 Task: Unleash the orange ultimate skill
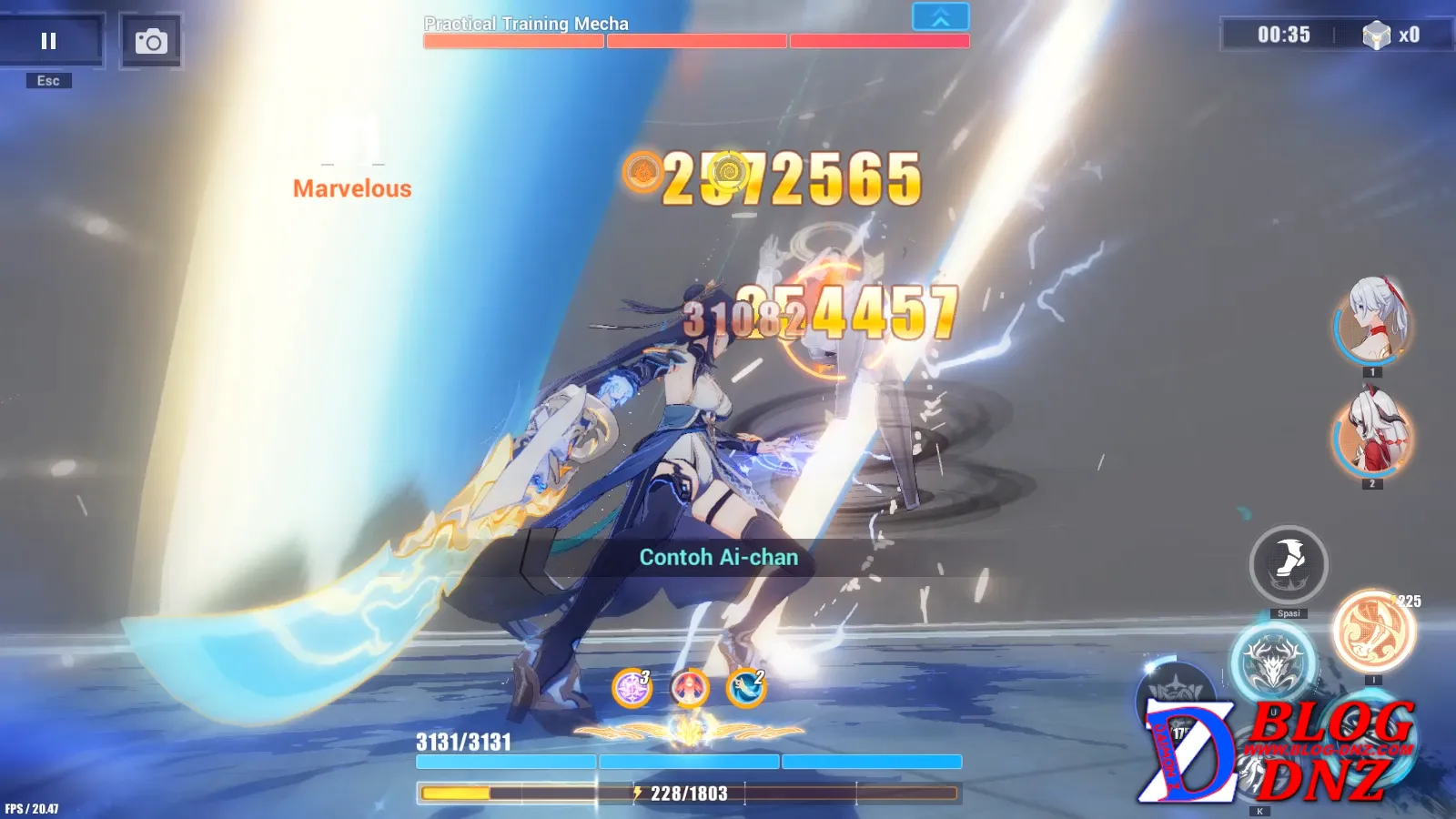[x=1374, y=632]
